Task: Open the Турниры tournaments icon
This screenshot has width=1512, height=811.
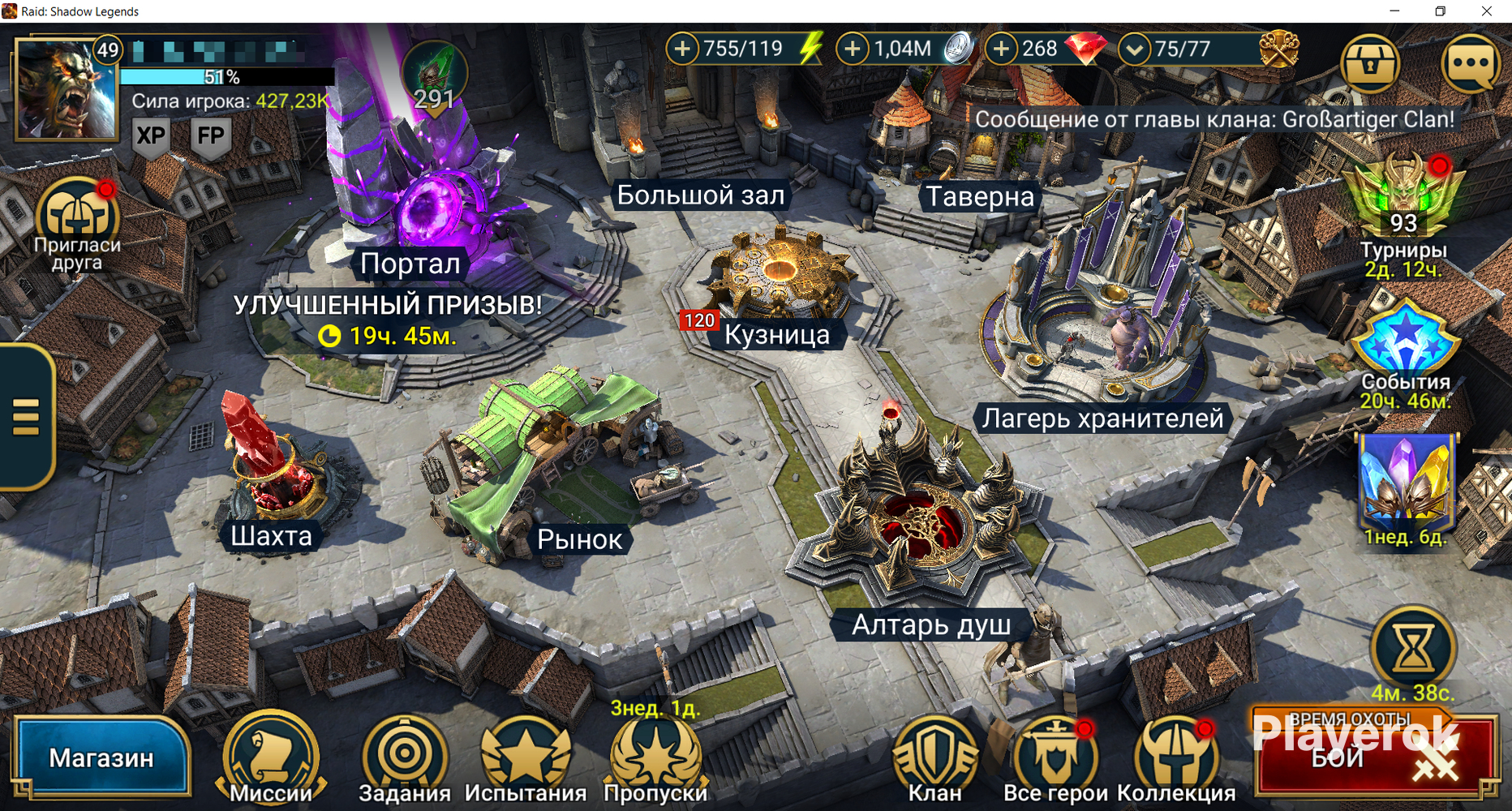Action: 1404,203
